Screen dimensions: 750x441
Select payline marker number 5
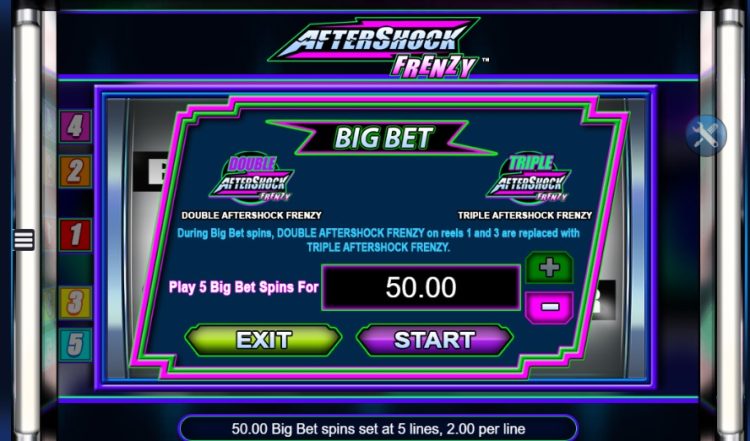76,345
